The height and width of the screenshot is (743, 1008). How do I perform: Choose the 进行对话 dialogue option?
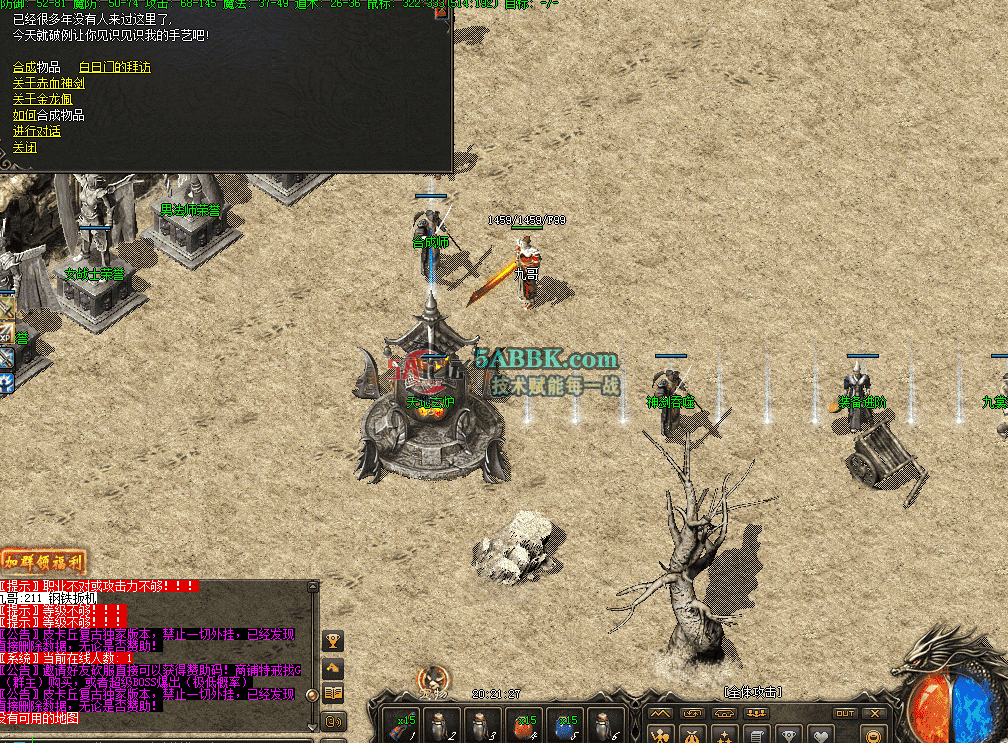pos(36,131)
